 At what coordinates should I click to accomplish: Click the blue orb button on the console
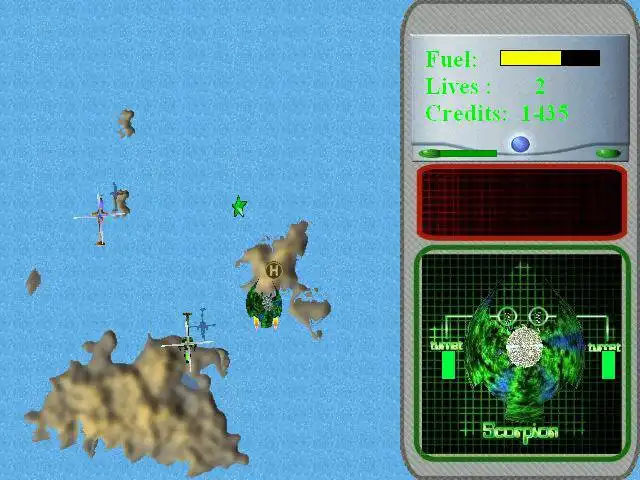pos(520,144)
